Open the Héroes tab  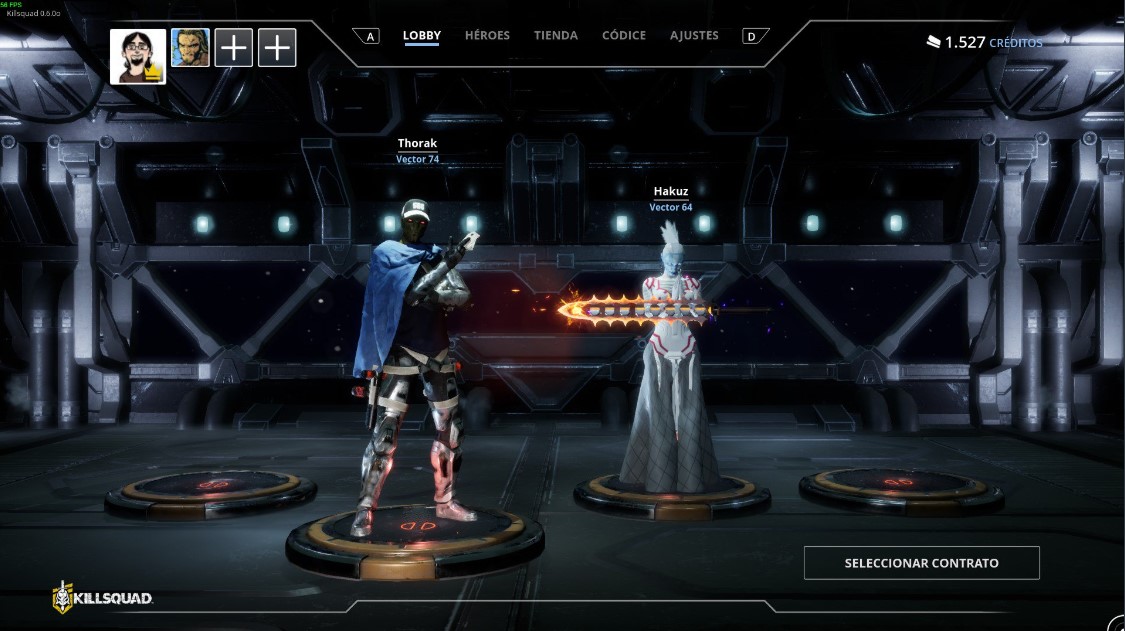coord(487,35)
